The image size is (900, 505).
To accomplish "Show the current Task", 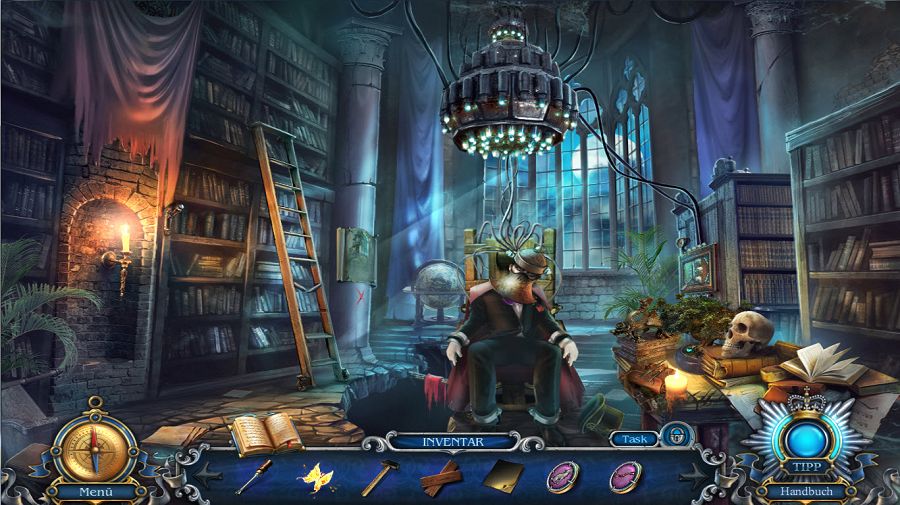I will [x=632, y=438].
